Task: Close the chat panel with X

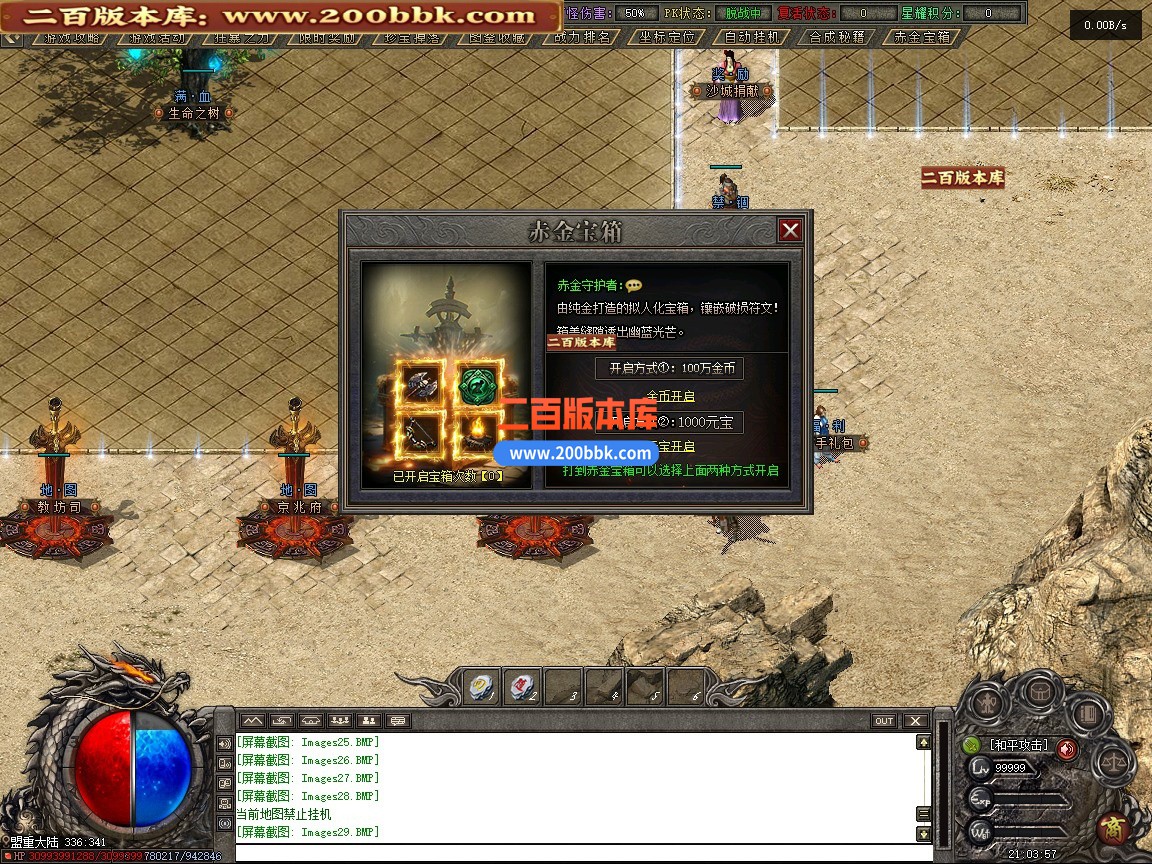Action: click(x=915, y=721)
